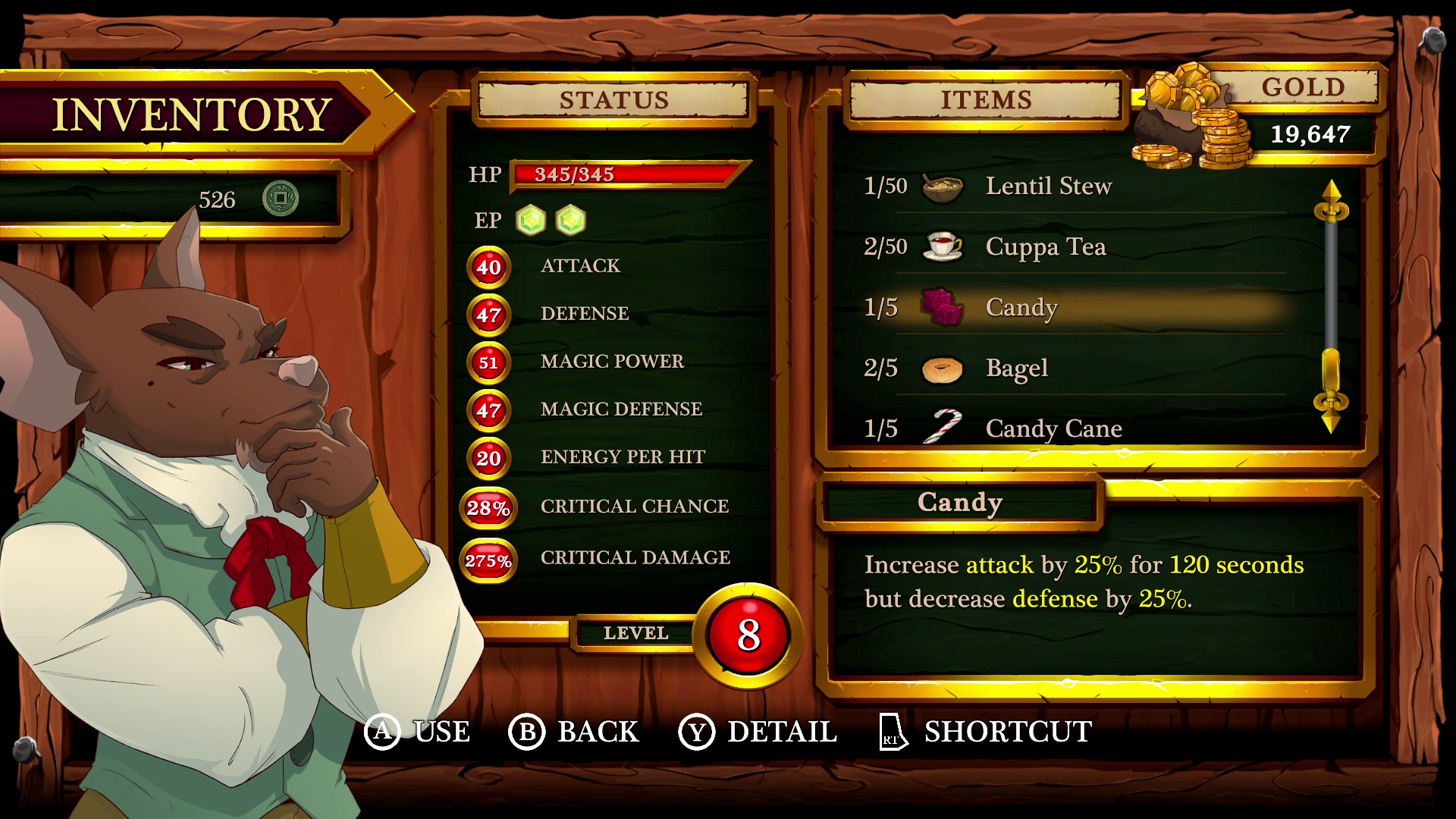The height and width of the screenshot is (819, 1456).
Task: Click the green coin icon next to 526
Action: point(280,197)
